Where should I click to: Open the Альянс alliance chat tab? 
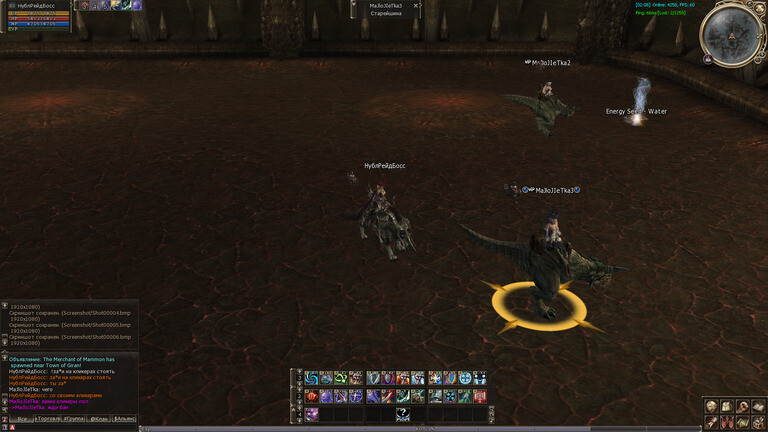125,418
